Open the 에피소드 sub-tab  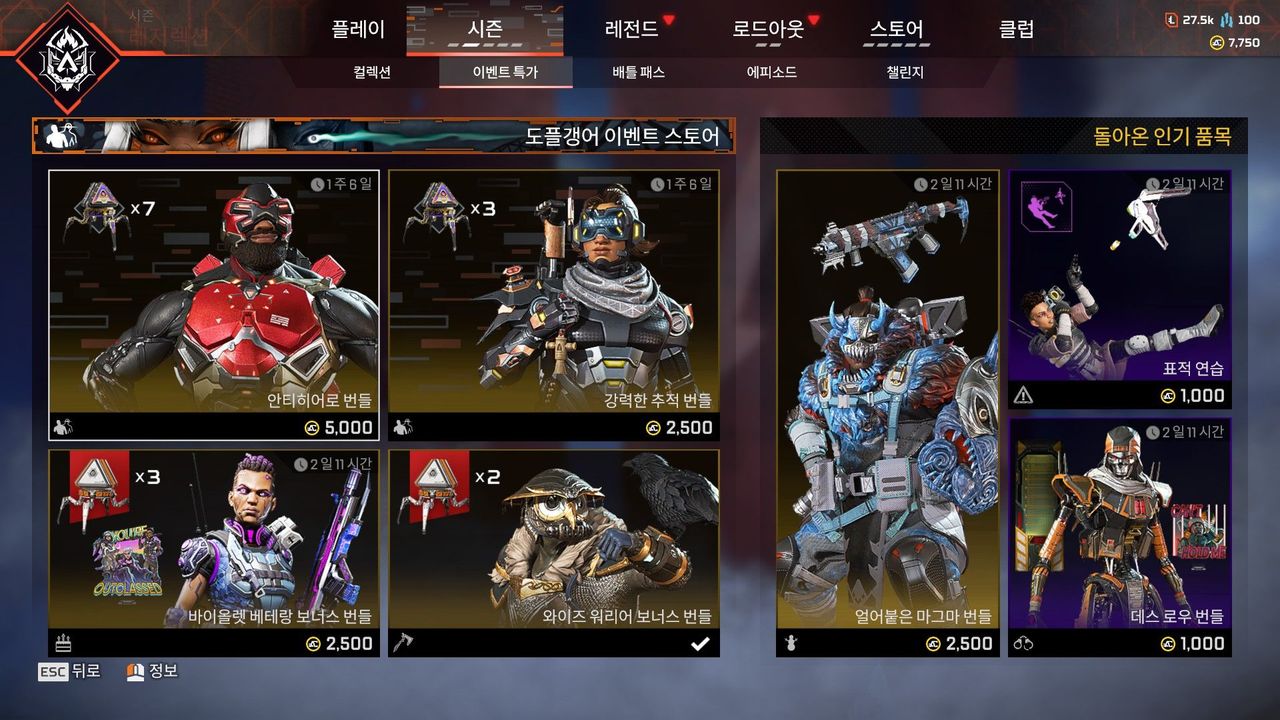[x=771, y=72]
